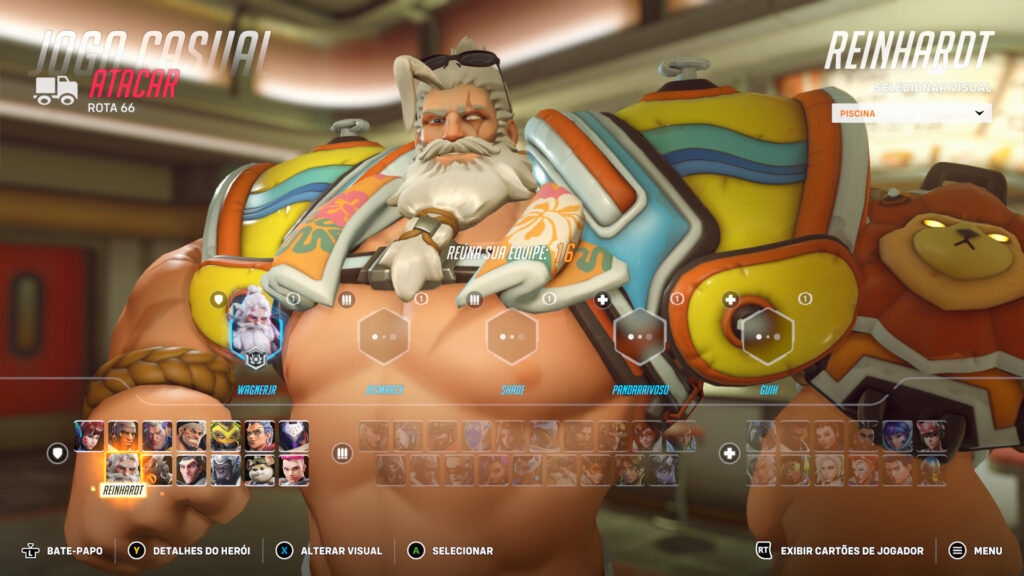Choose Doomfist from the tank roster

tap(123, 436)
